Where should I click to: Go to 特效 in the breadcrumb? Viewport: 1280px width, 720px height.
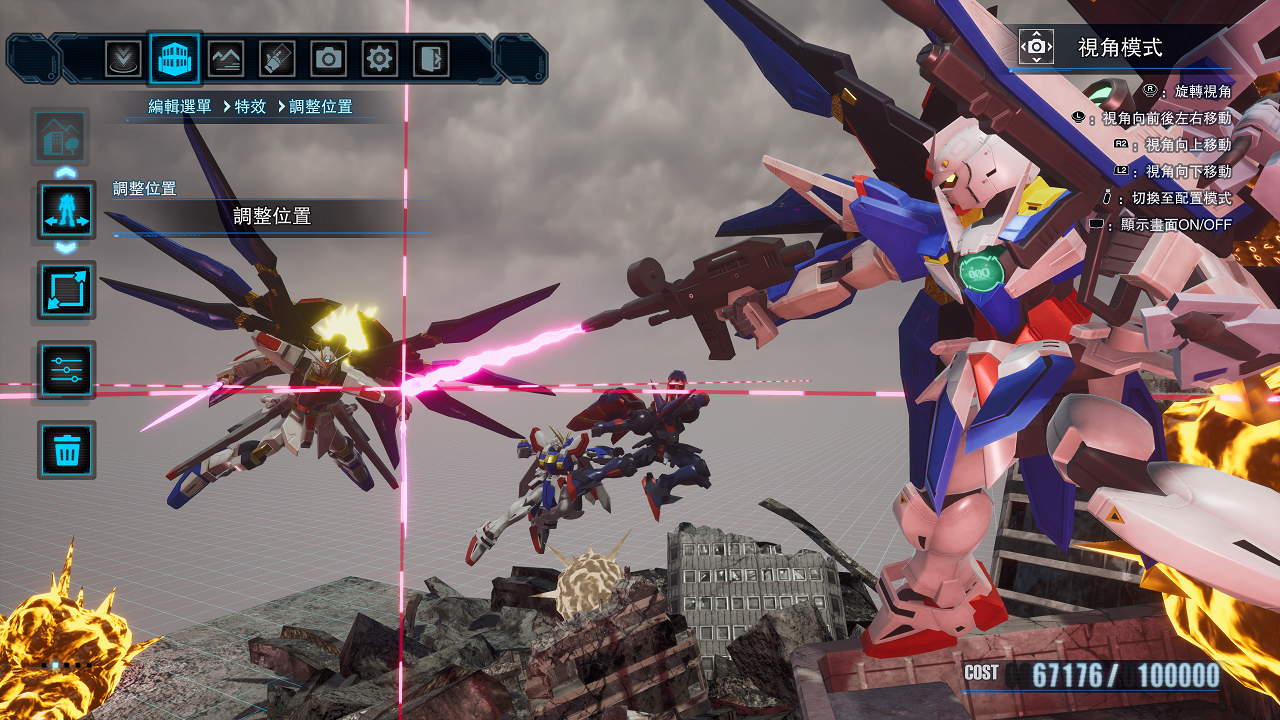point(250,107)
